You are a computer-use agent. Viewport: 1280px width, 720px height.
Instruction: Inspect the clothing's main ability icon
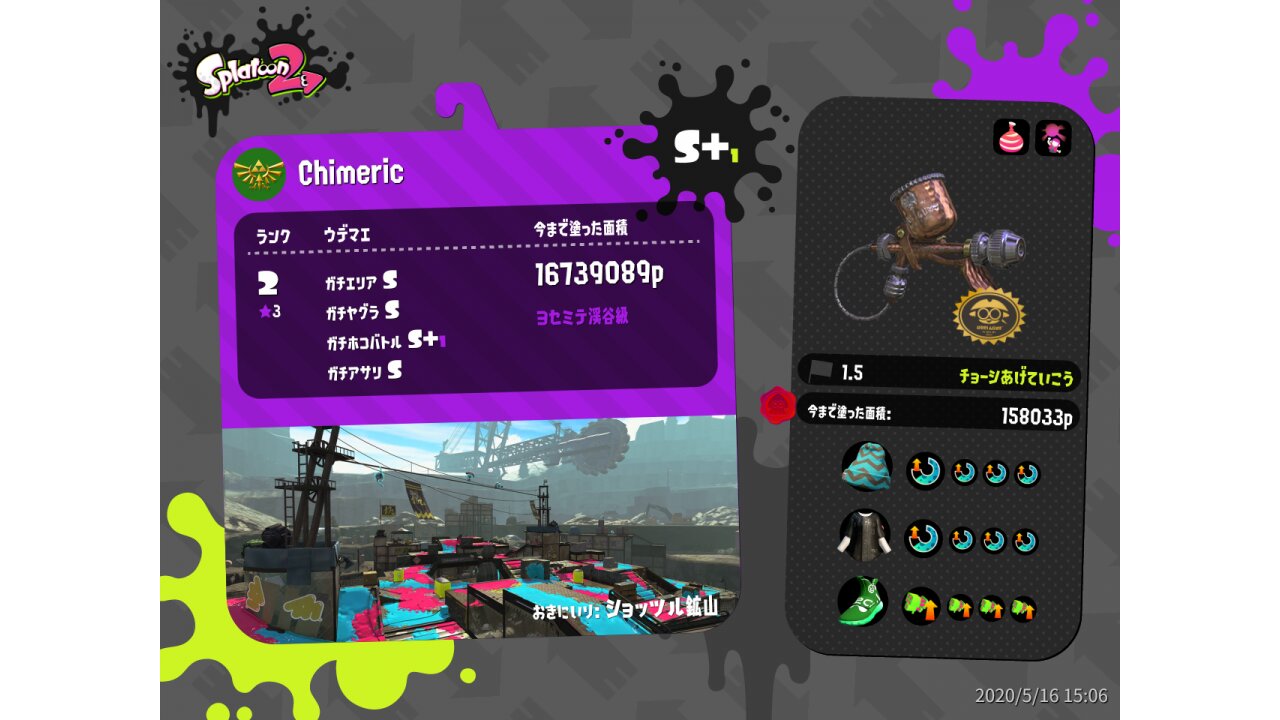click(x=923, y=539)
